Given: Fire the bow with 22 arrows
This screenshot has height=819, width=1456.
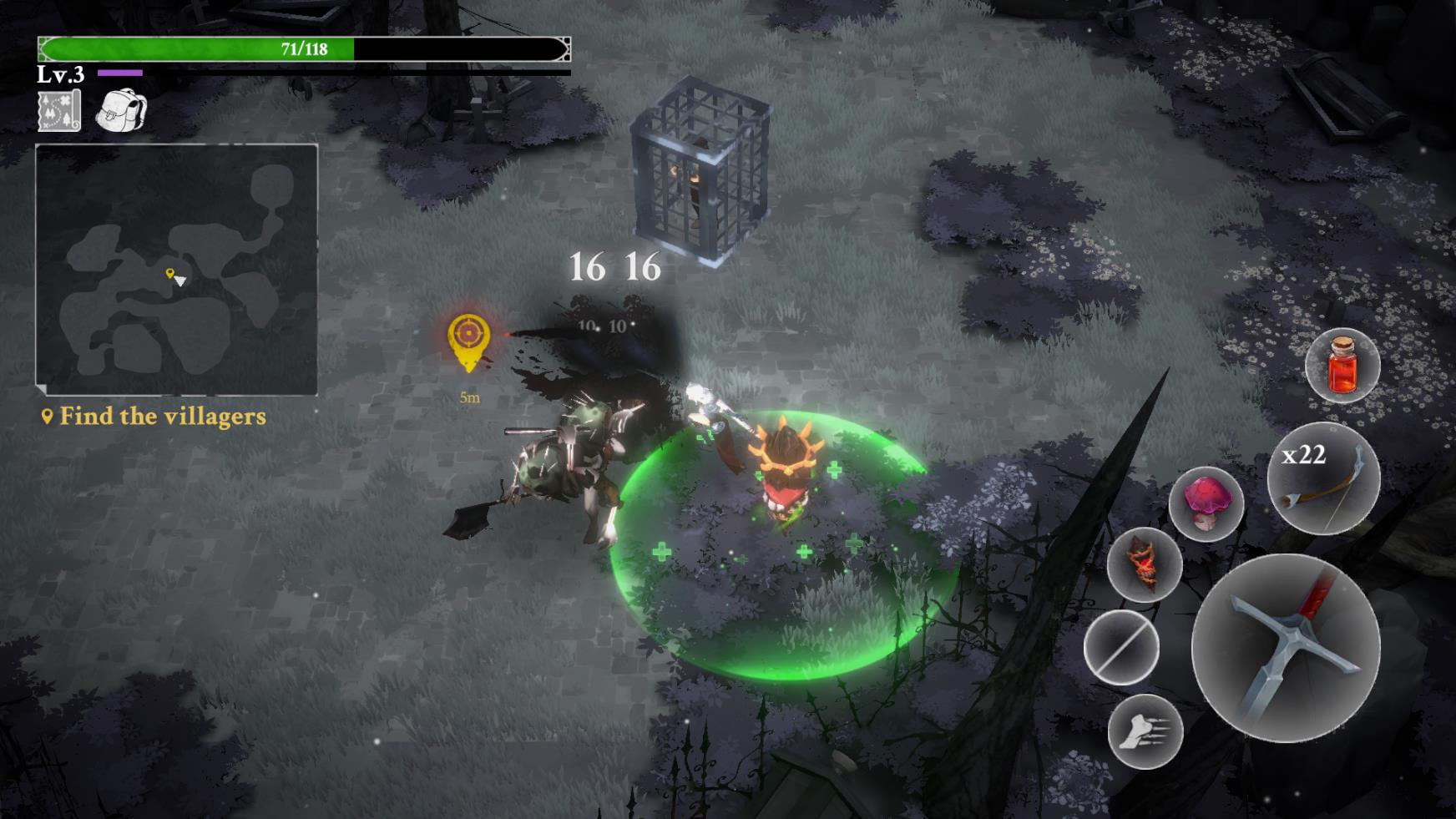Looking at the screenshot, I should tap(1323, 478).
